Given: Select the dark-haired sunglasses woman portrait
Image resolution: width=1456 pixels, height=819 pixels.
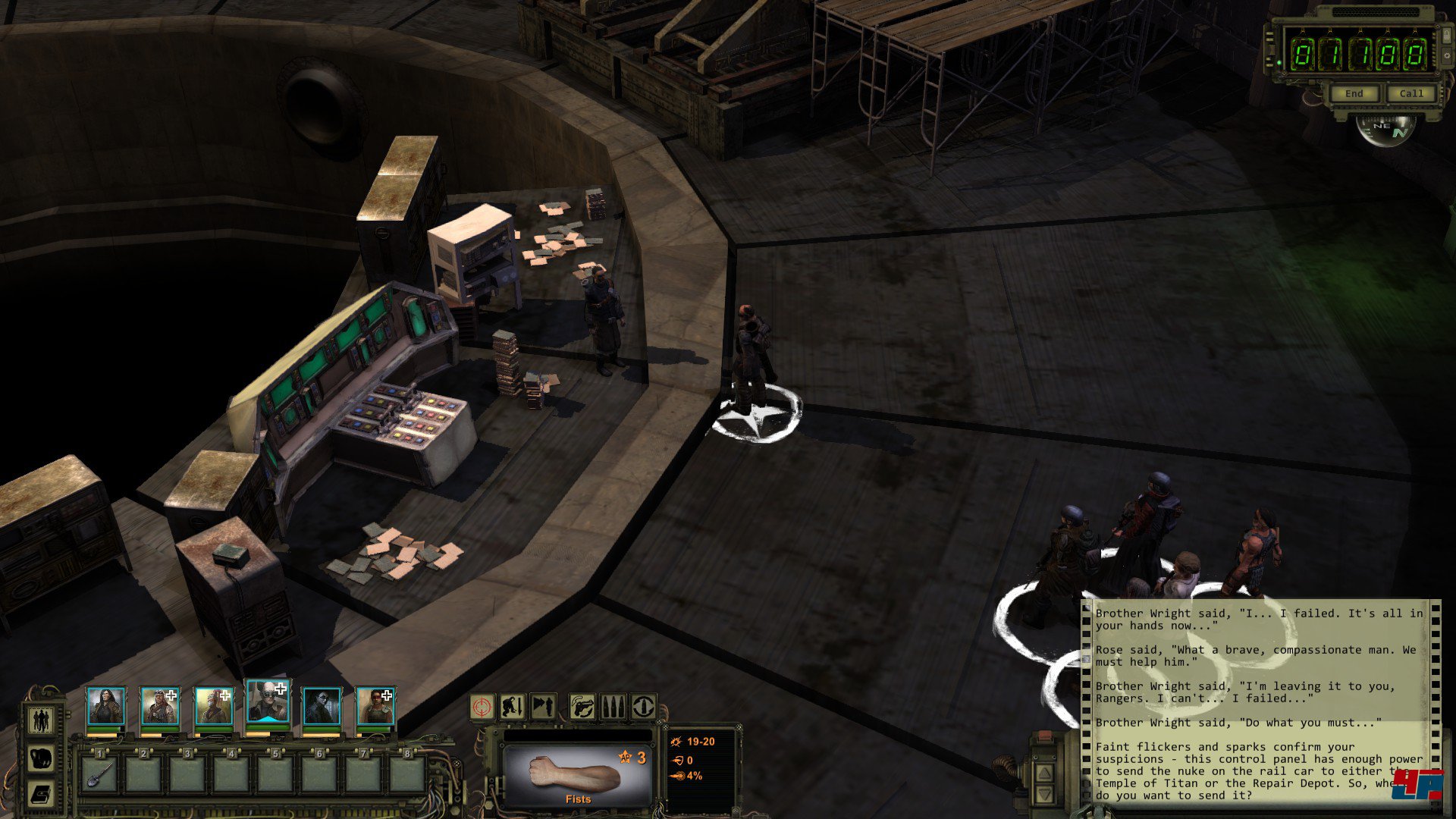Looking at the screenshot, I should tap(322, 707).
